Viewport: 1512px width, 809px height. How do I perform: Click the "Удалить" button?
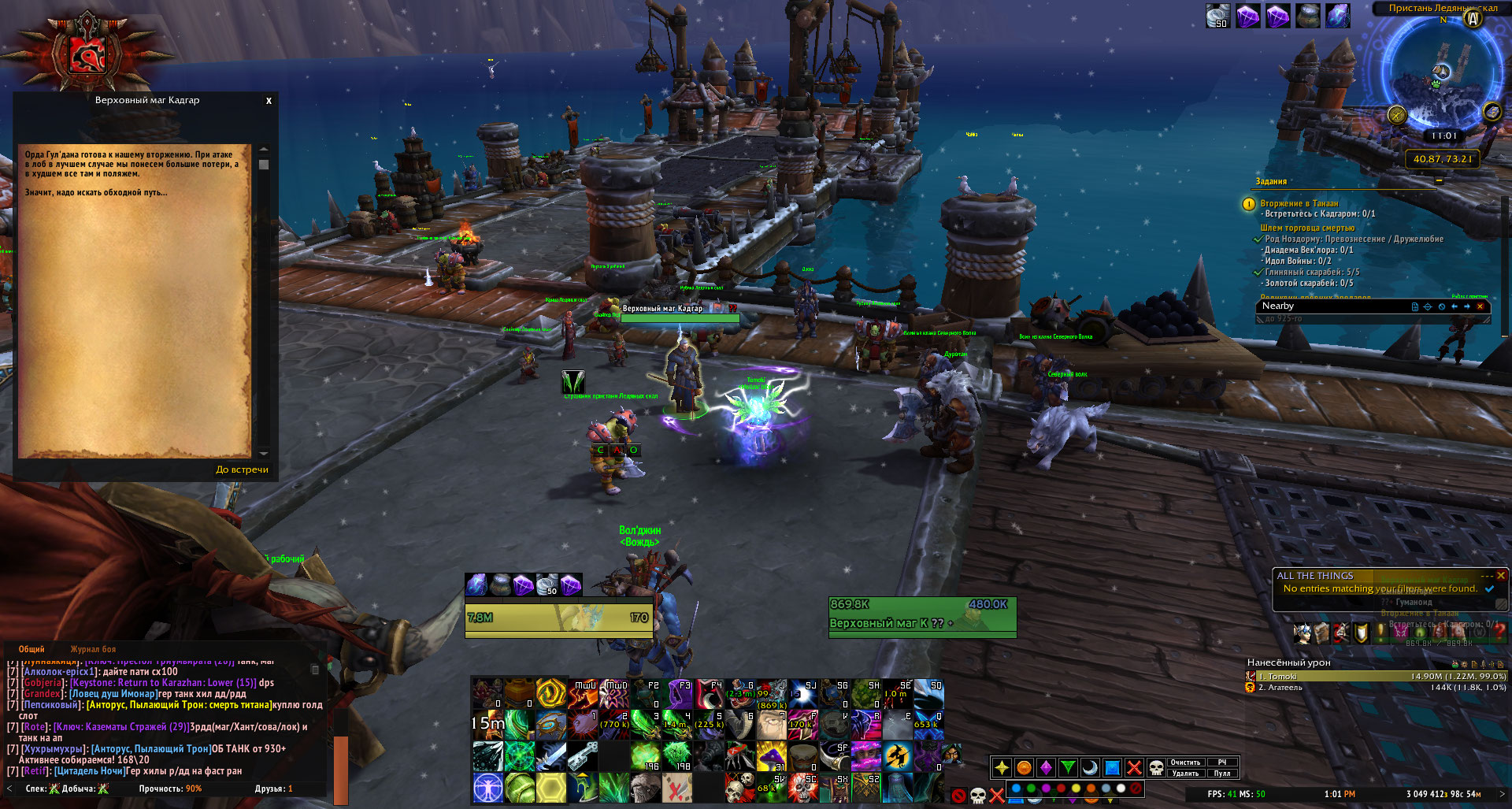click(1185, 774)
